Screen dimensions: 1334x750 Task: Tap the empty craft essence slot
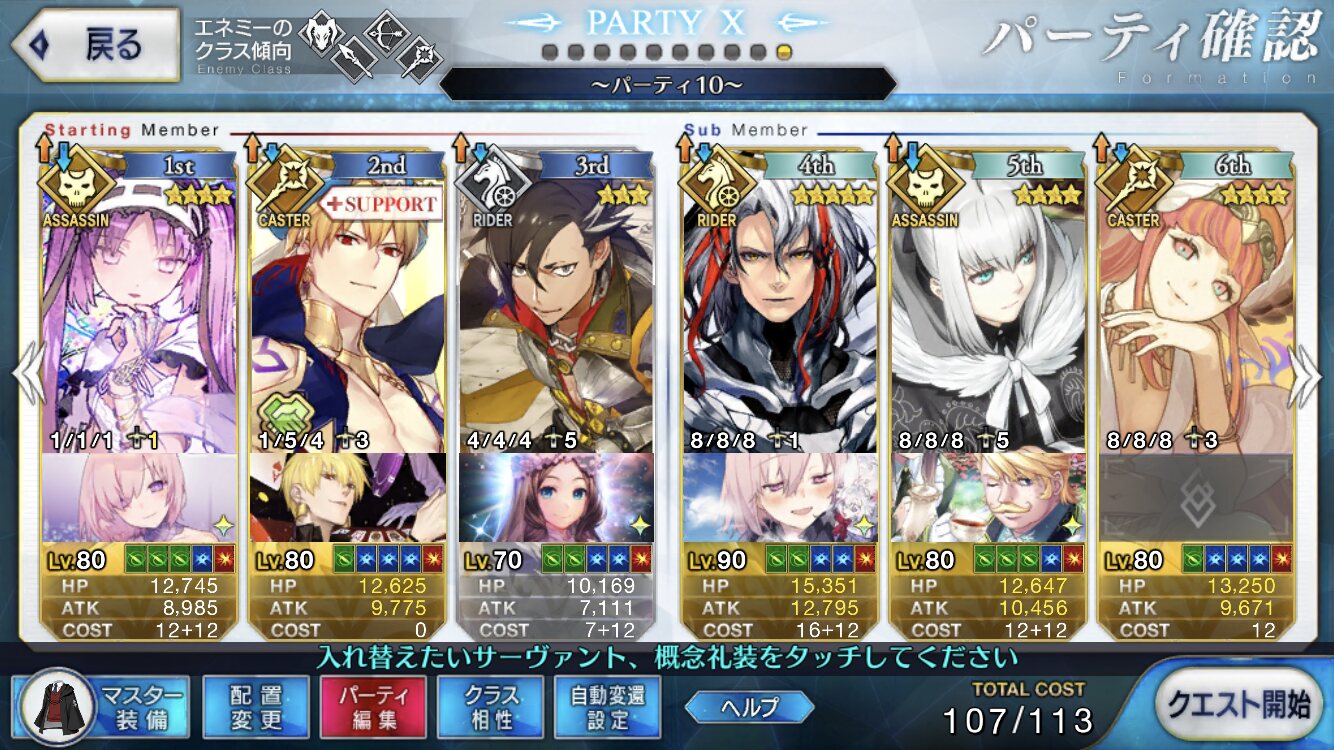[1196, 498]
